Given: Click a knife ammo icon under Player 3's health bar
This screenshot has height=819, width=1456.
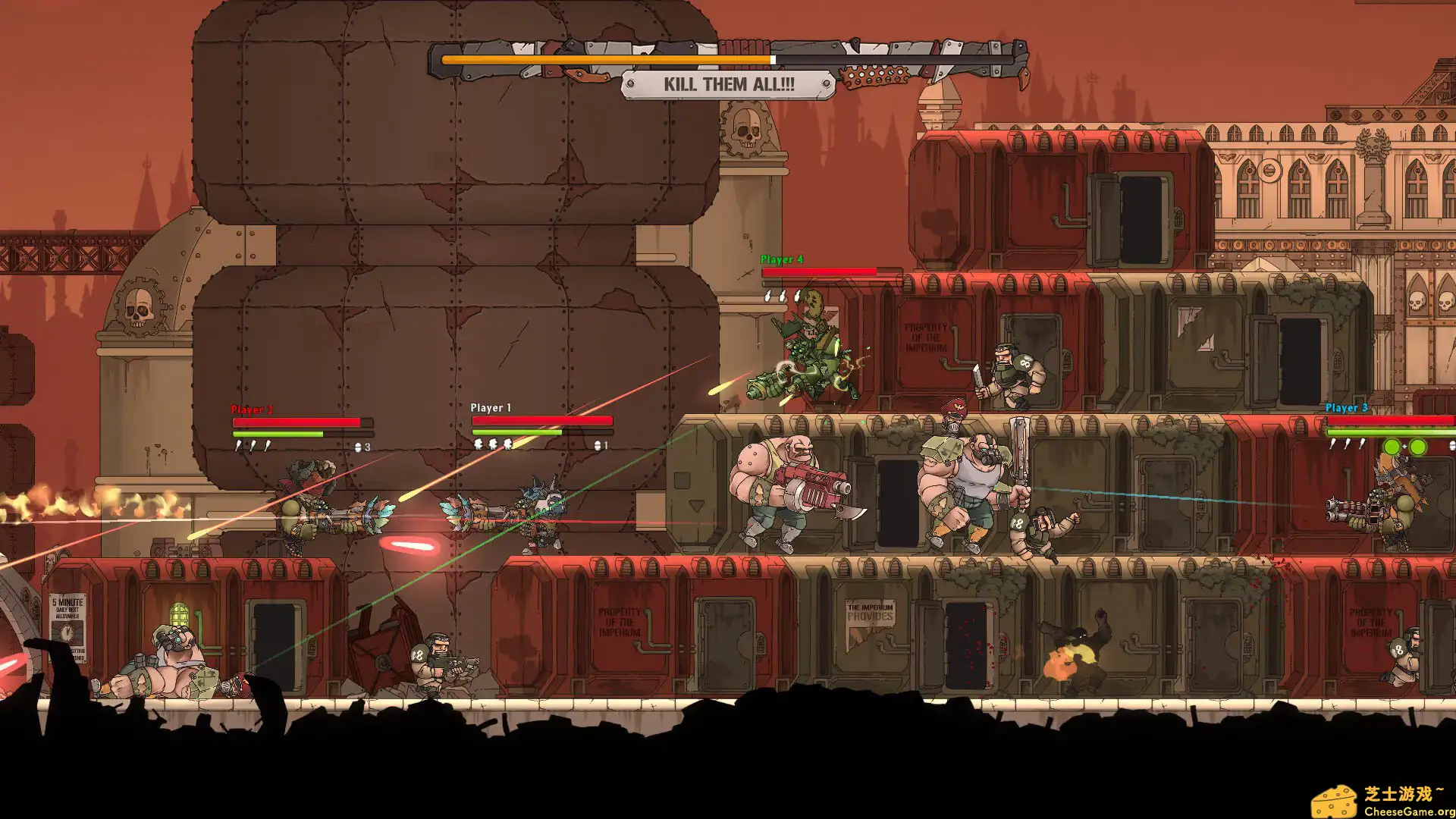Looking at the screenshot, I should coord(1332,444).
